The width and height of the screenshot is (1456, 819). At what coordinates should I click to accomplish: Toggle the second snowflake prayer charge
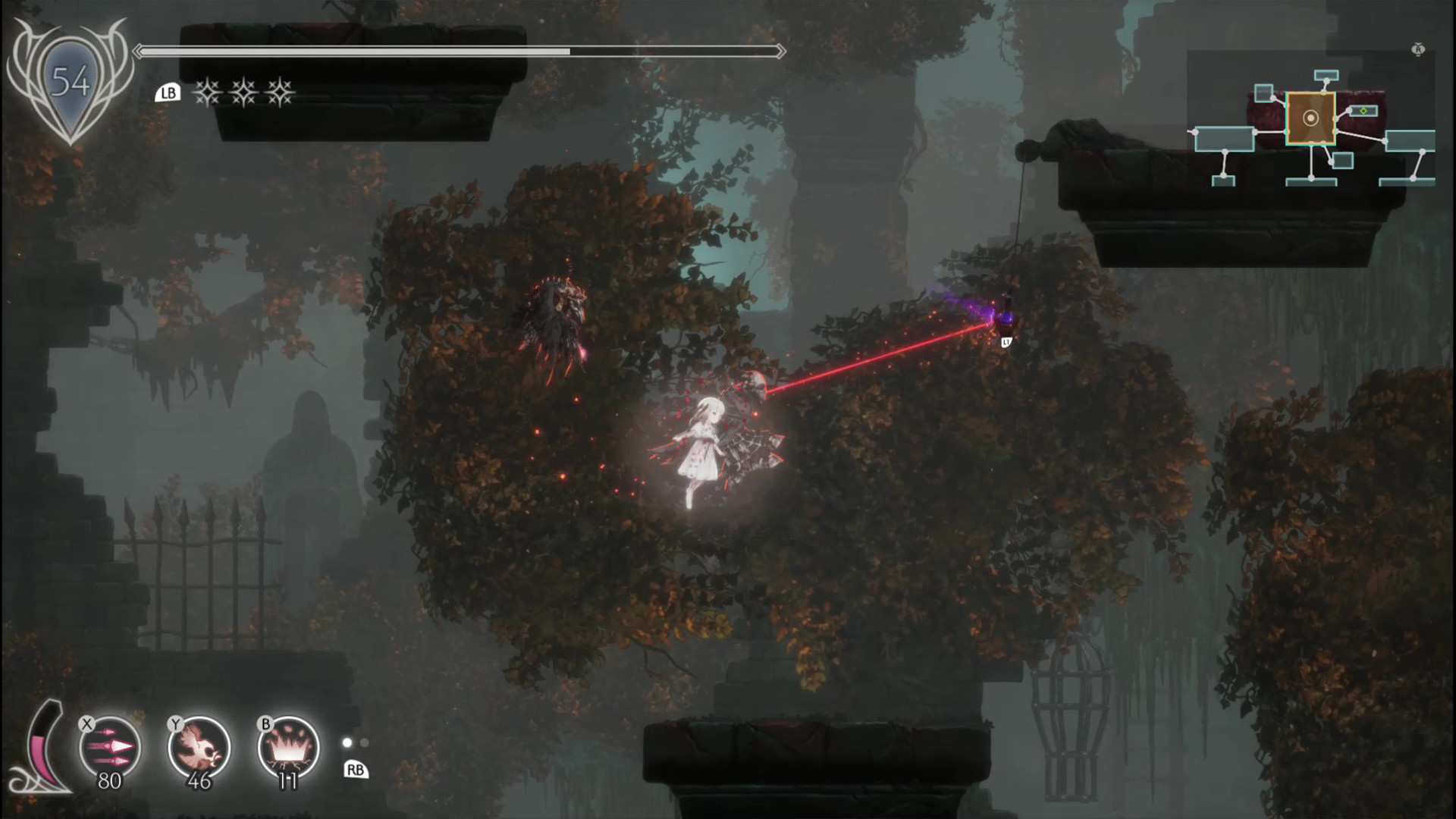[244, 93]
